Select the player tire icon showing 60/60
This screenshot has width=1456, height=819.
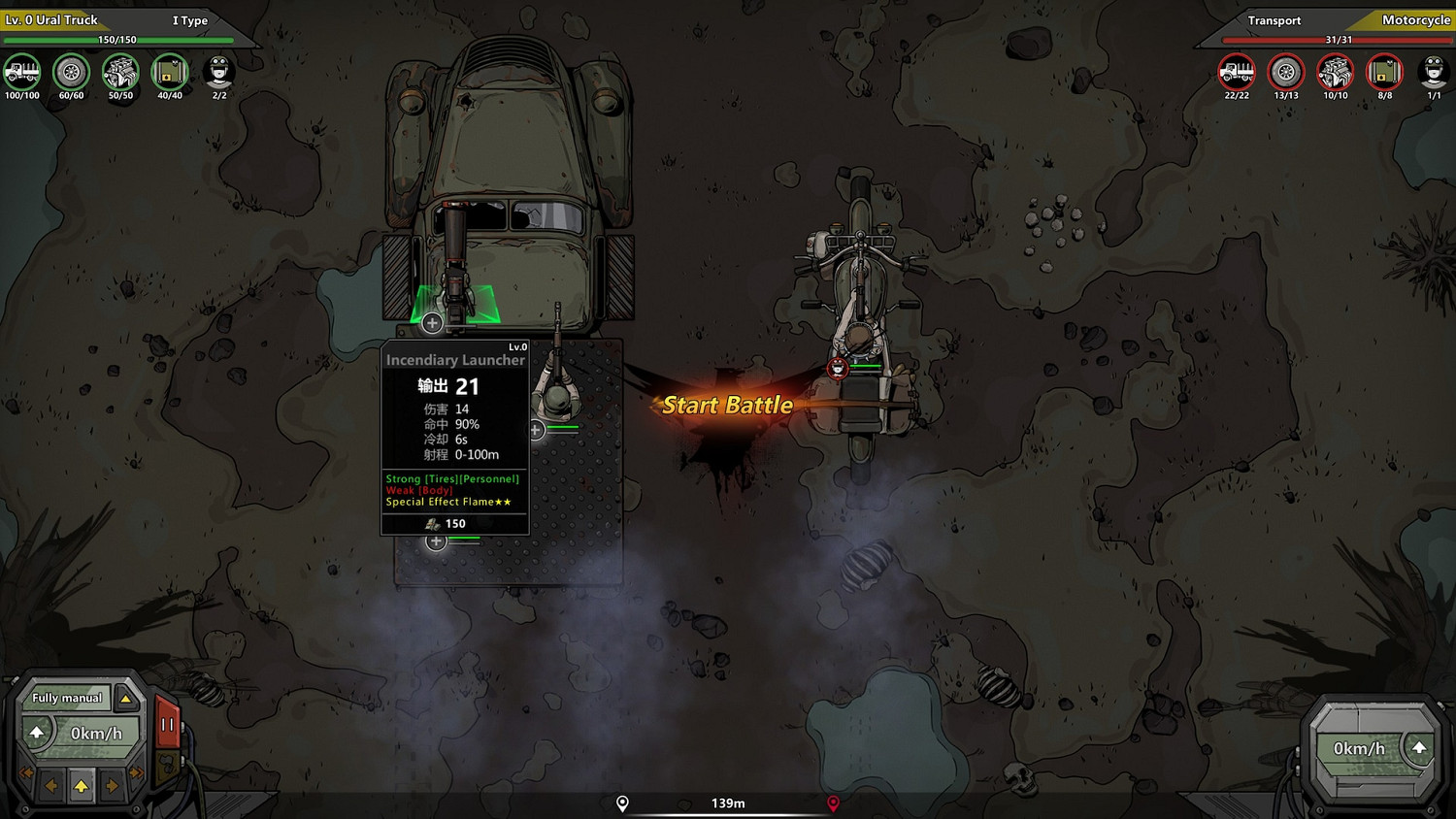pyautogui.click(x=71, y=72)
